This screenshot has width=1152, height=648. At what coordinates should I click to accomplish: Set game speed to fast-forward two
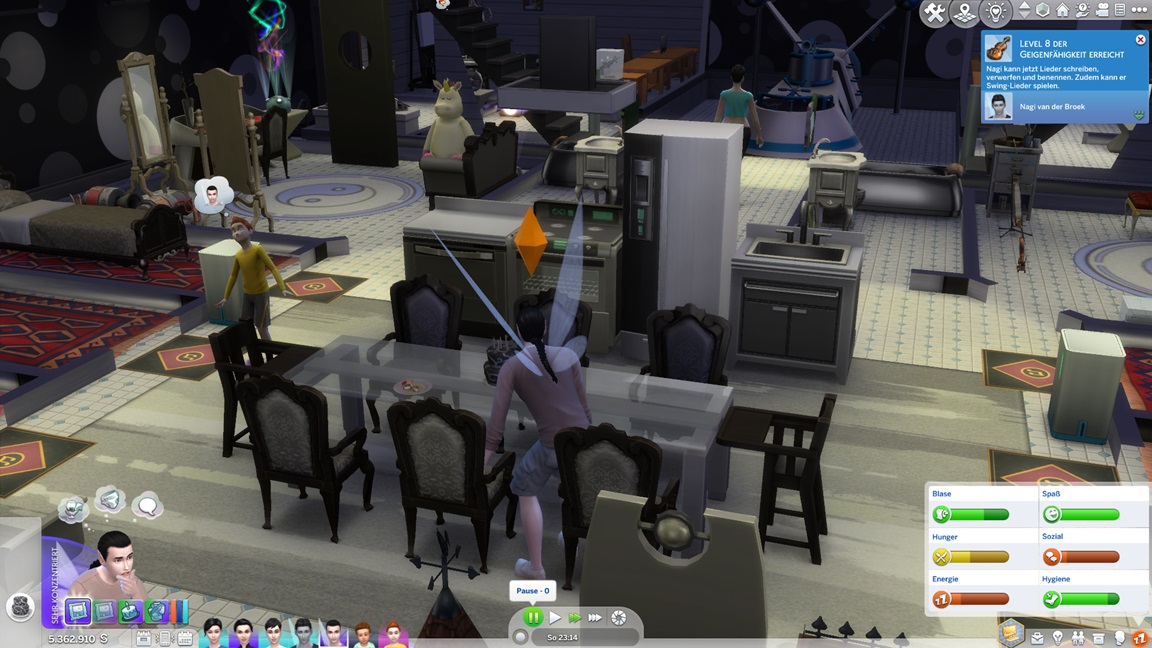click(x=575, y=618)
